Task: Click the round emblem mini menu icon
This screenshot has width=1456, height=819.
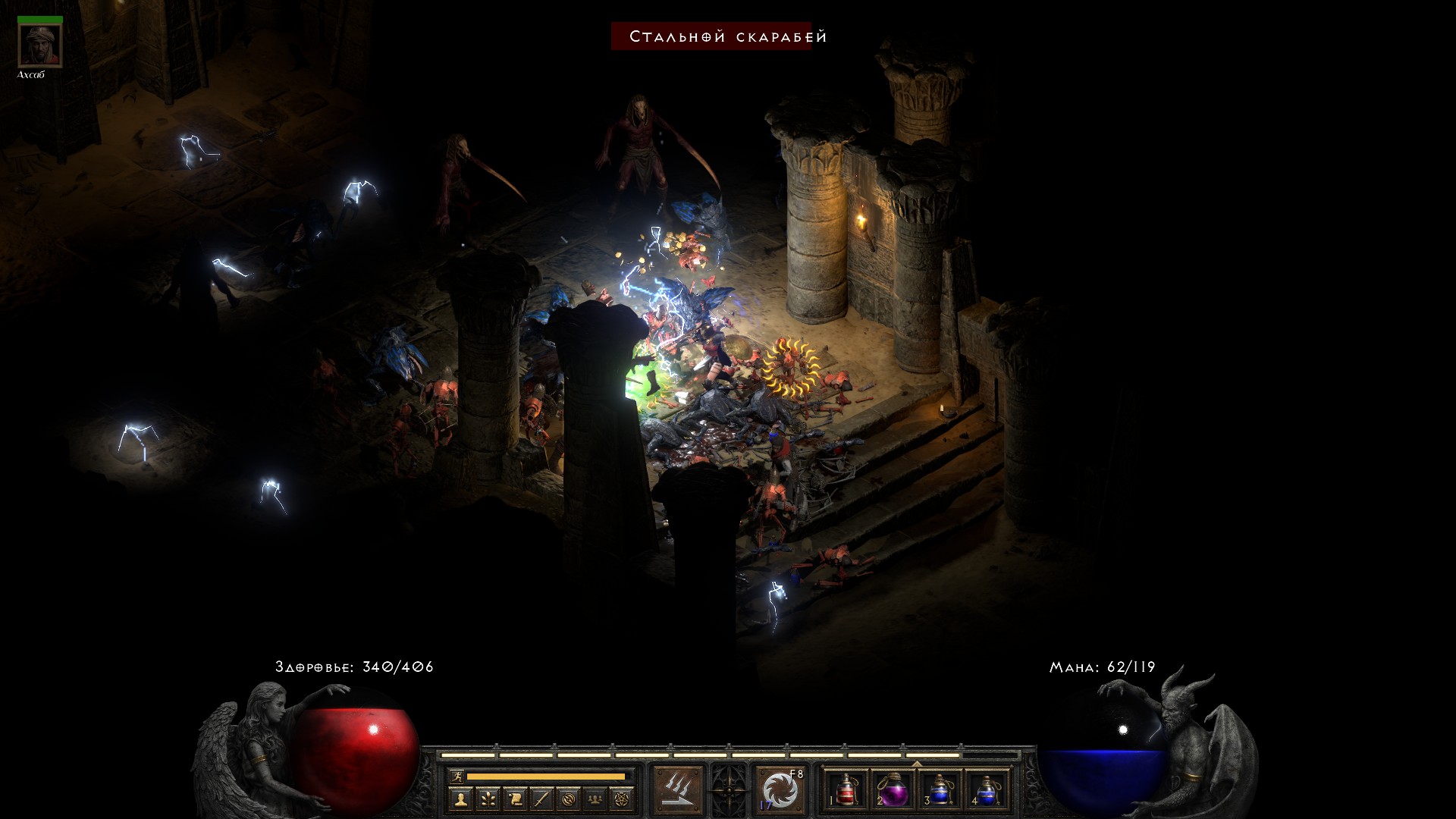Action: click(x=569, y=799)
